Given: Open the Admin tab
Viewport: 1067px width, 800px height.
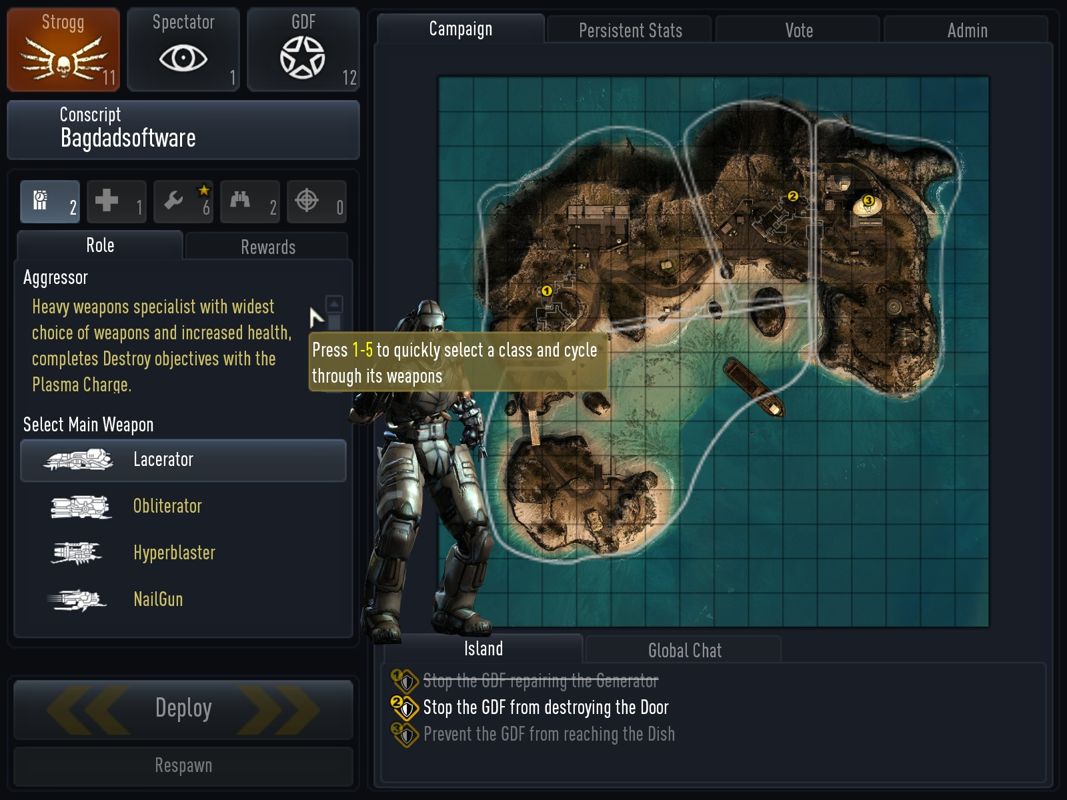Looking at the screenshot, I should (967, 30).
